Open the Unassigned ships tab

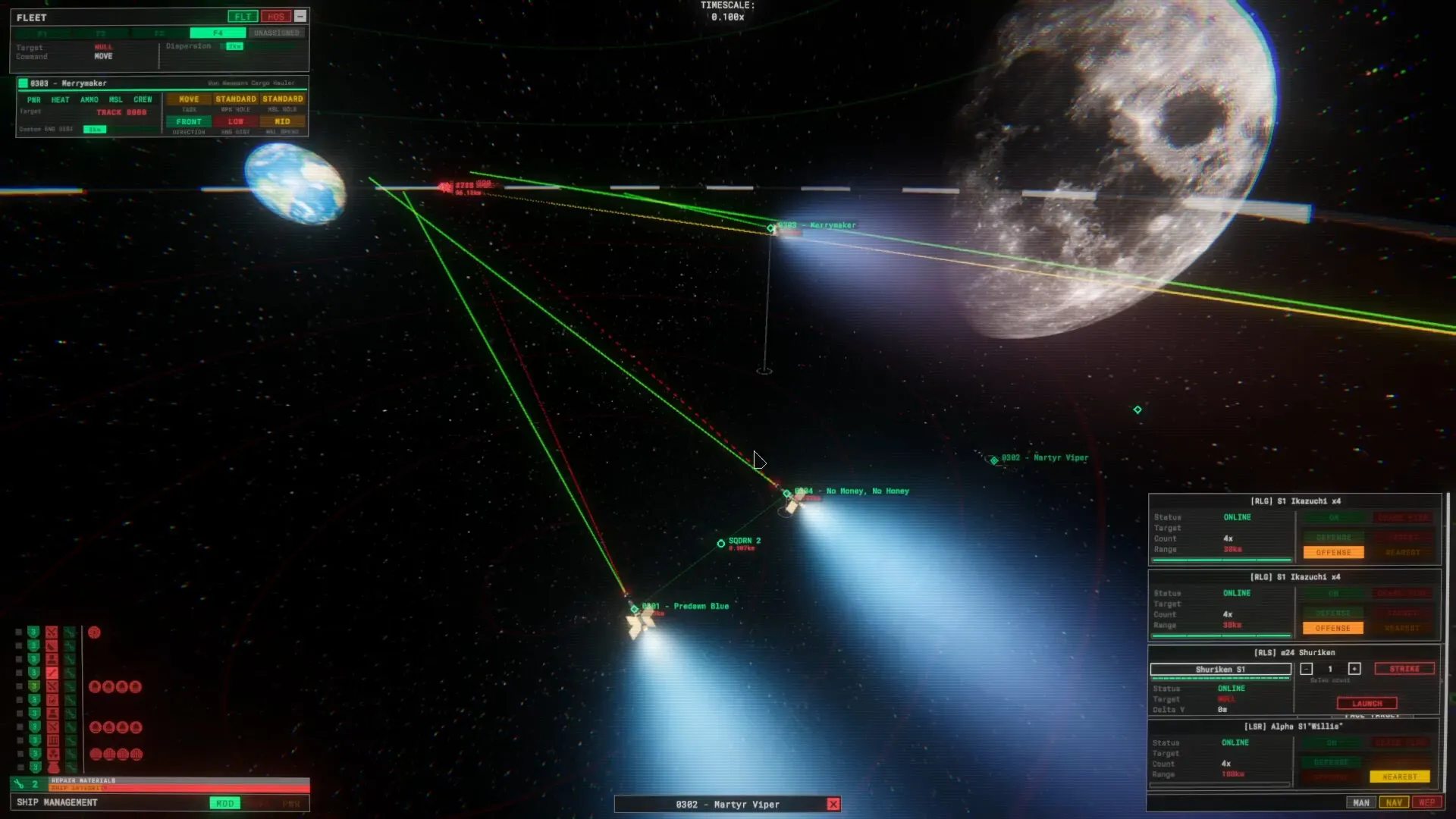(277, 33)
